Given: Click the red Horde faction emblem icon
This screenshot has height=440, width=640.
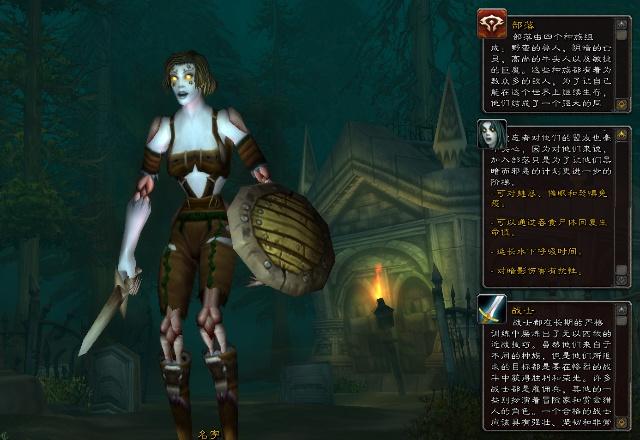Looking at the screenshot, I should click(x=491, y=22).
